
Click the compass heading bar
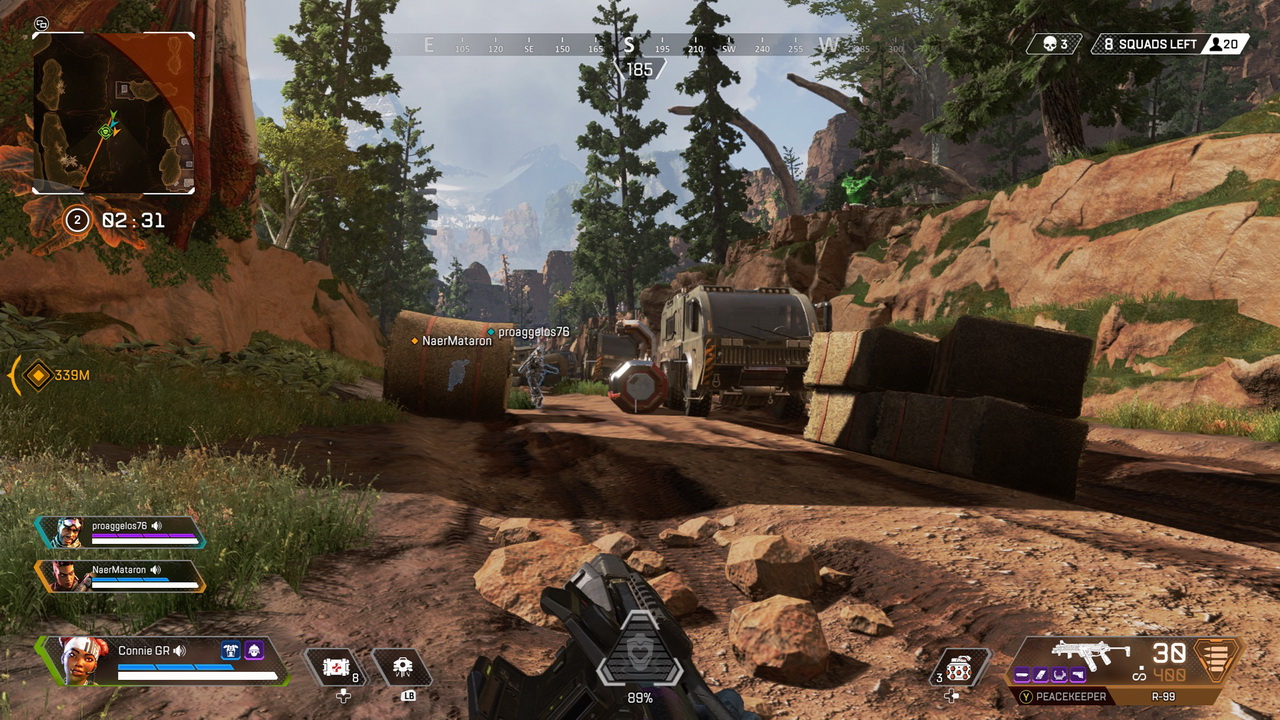click(x=640, y=46)
